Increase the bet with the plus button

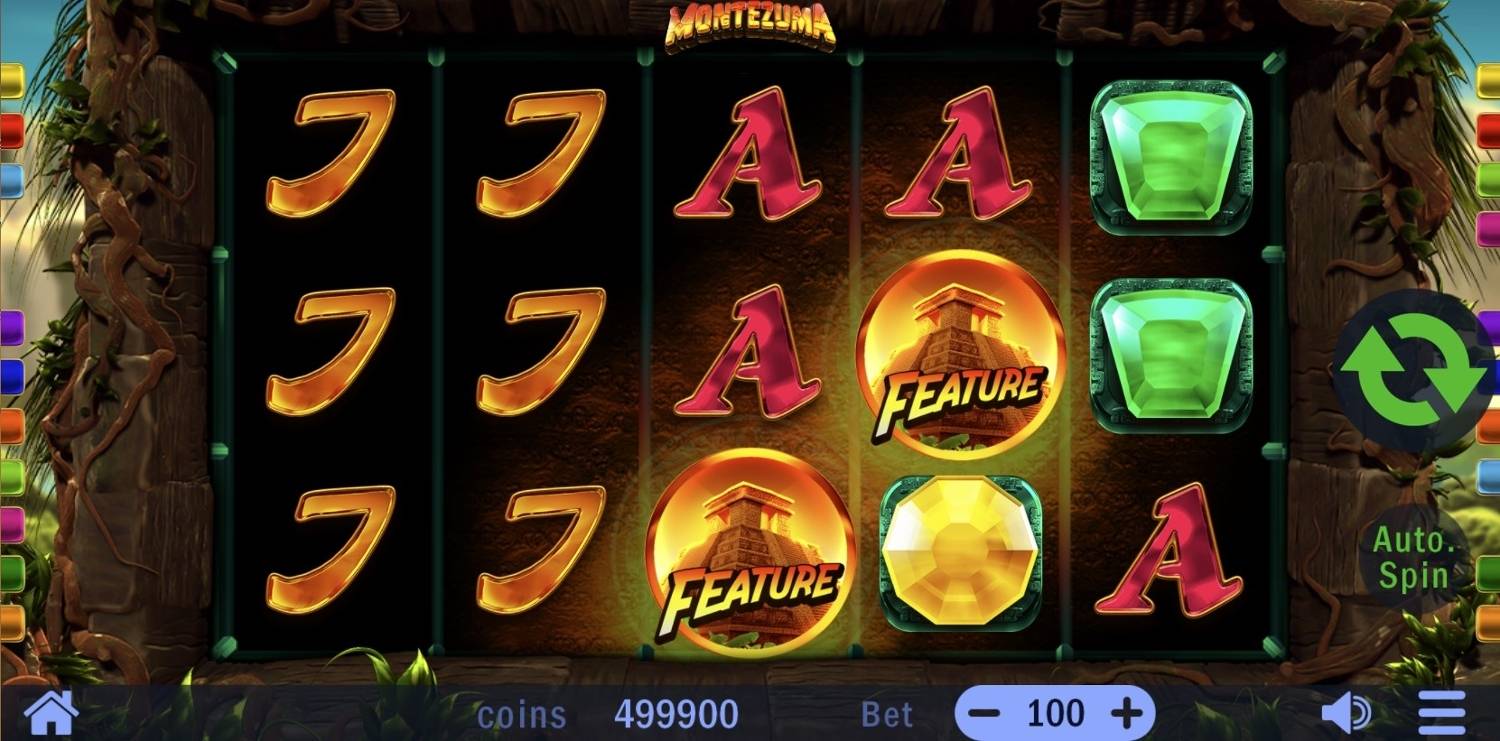(x=1127, y=714)
